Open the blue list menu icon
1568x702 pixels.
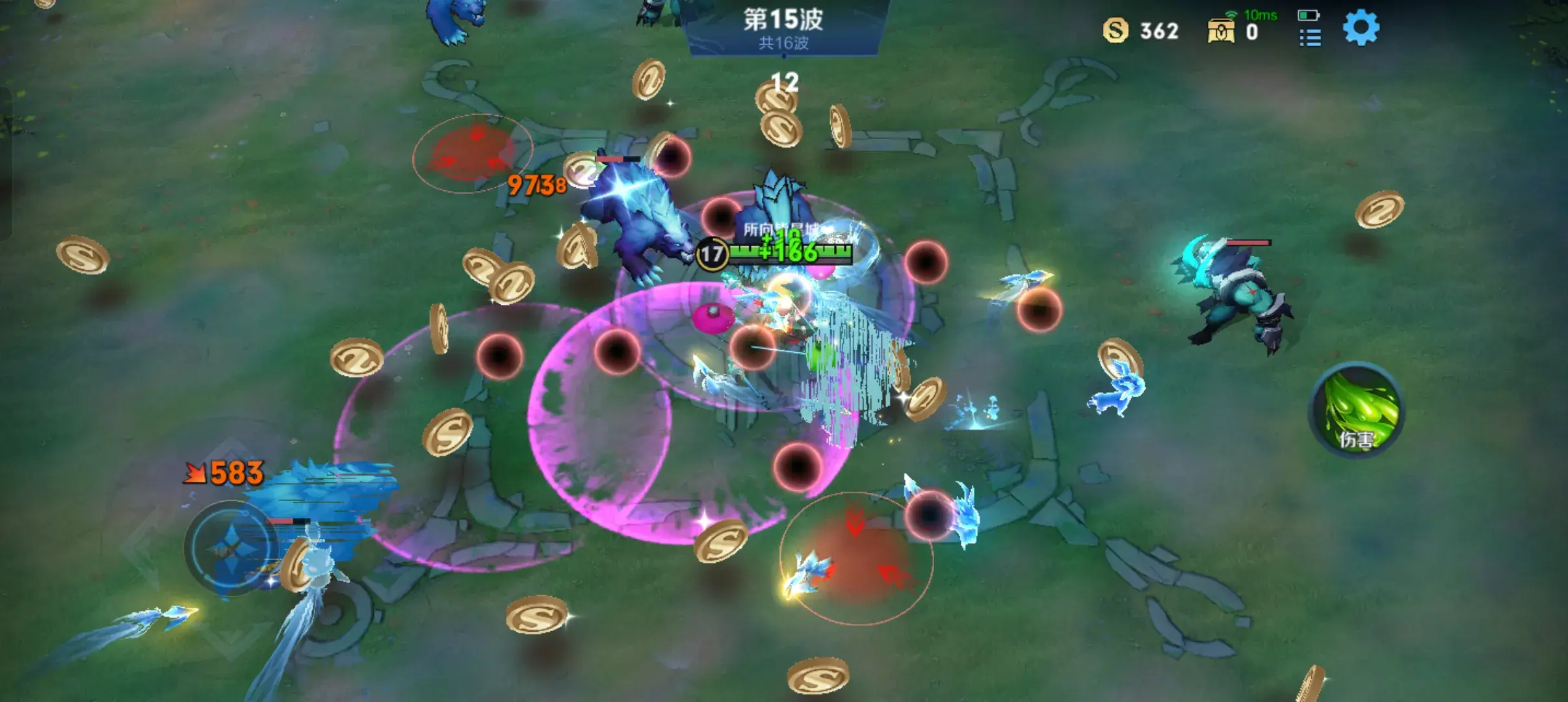point(1310,38)
